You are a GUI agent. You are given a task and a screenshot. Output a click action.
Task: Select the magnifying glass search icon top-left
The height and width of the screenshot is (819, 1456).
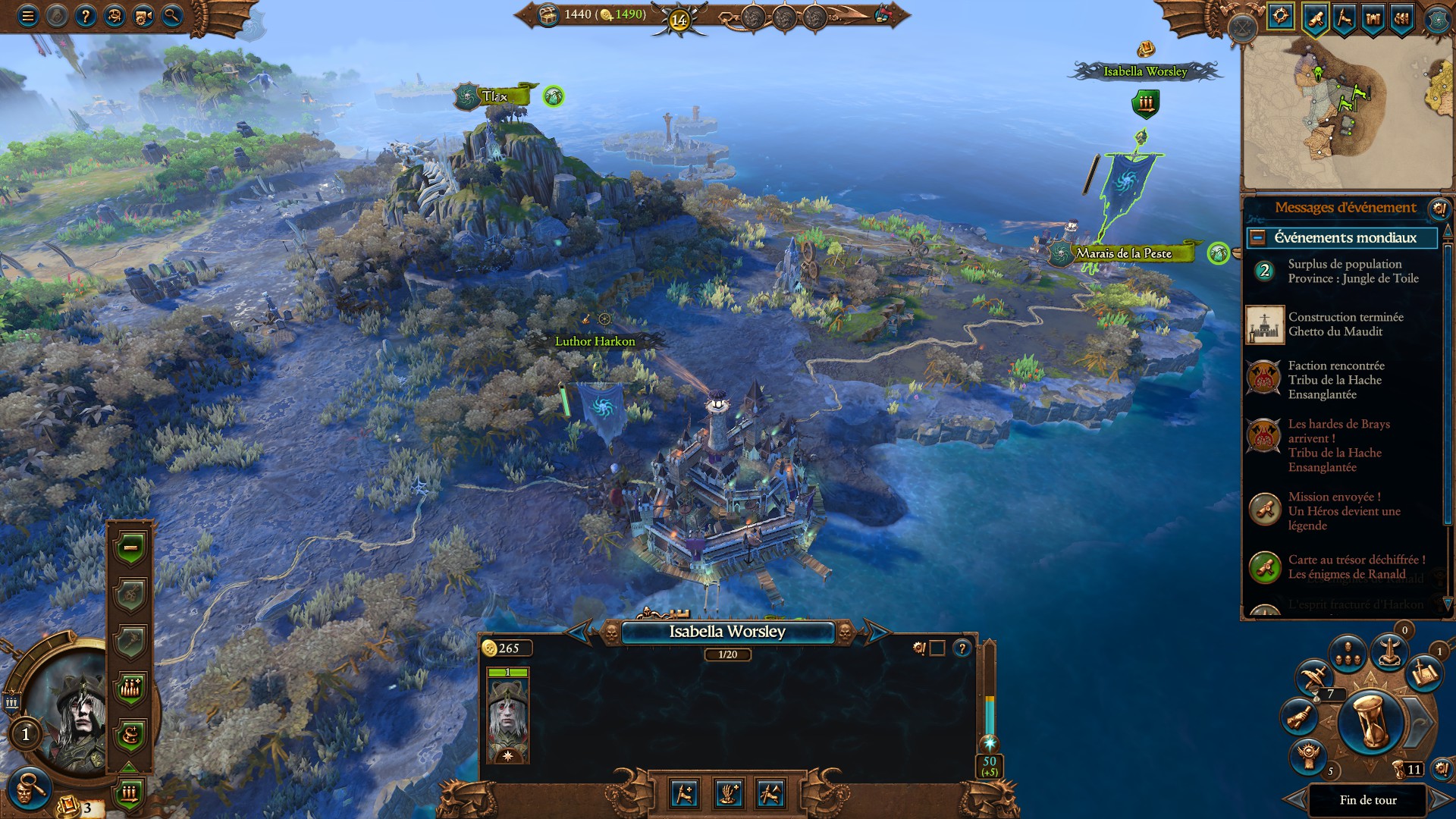pos(171,14)
